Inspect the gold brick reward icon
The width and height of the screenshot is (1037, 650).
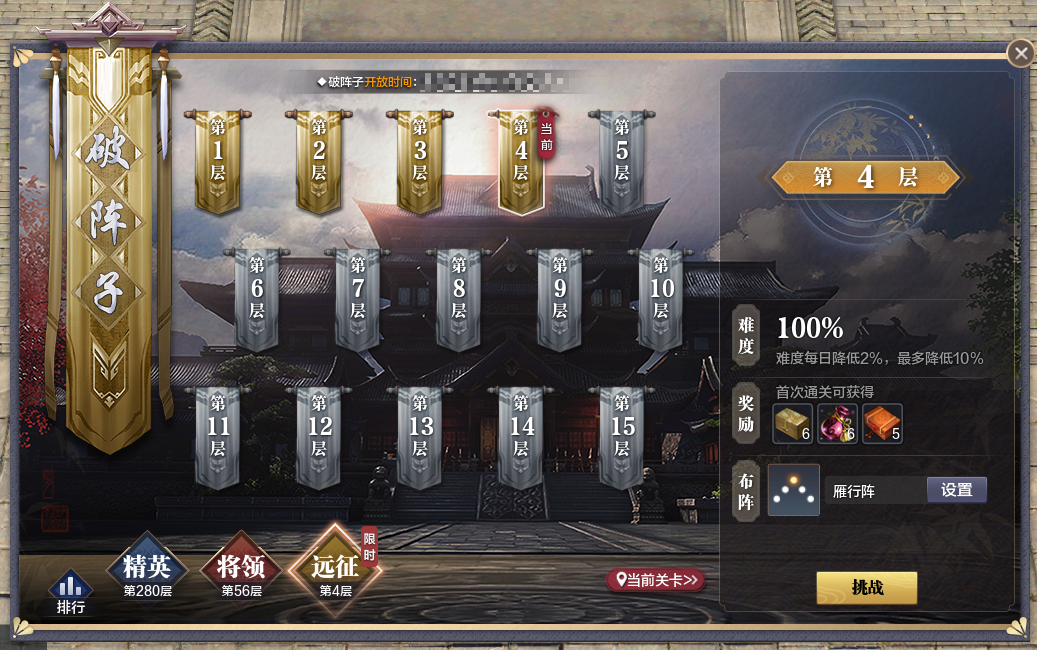click(793, 423)
